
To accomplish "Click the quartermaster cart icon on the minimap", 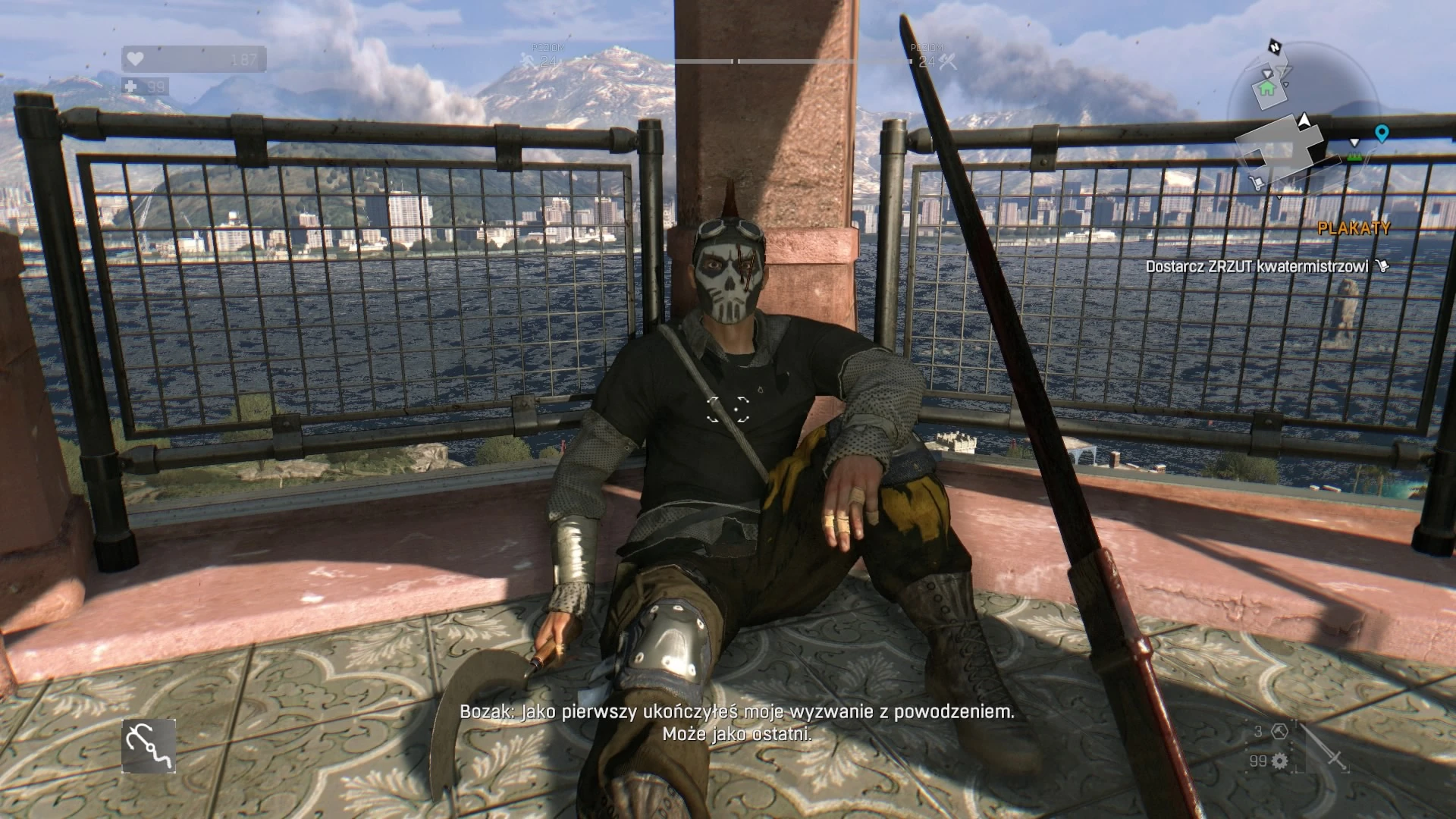I will [1257, 184].
